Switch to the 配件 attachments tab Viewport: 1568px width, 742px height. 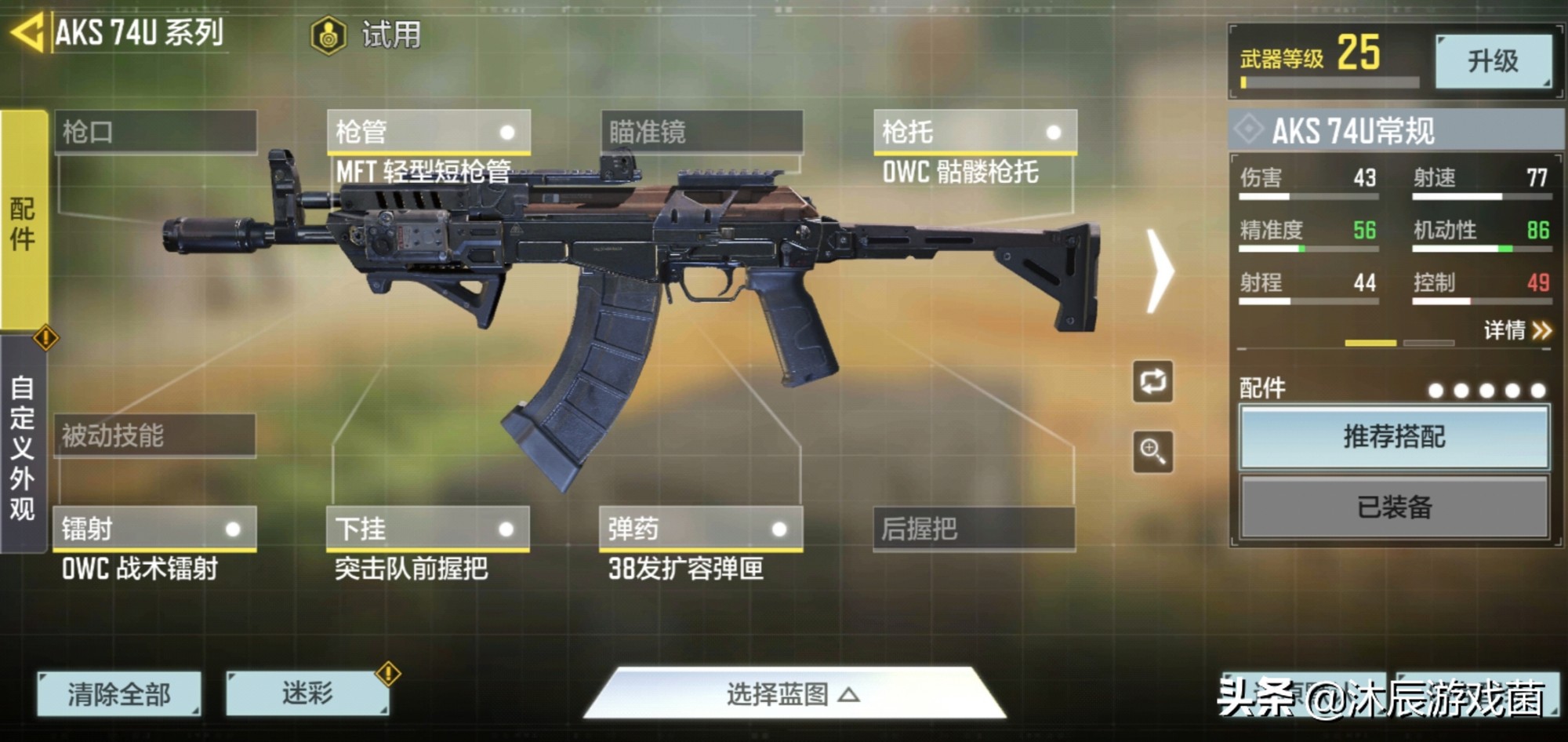tap(24, 222)
